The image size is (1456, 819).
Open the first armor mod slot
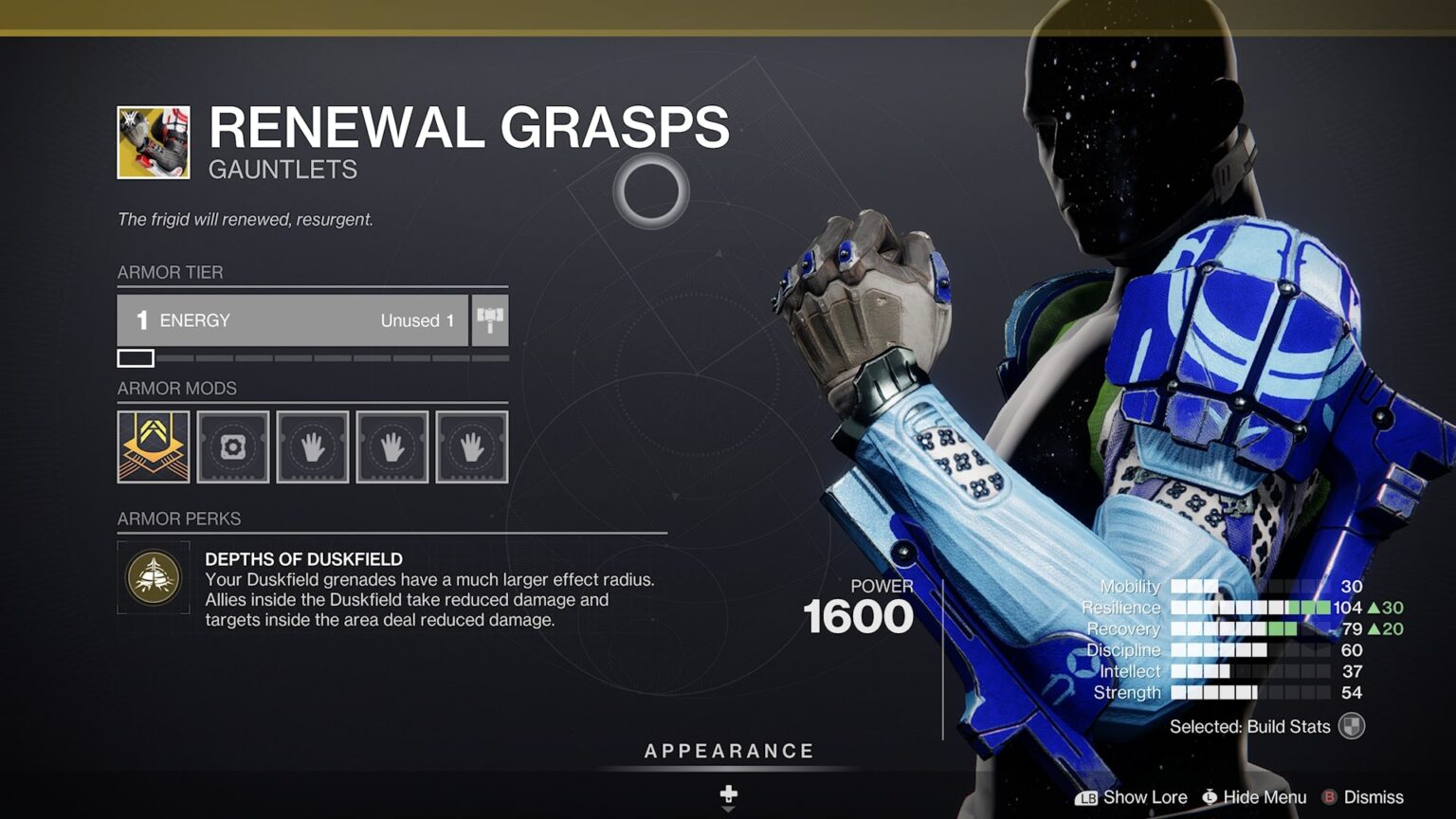pyautogui.click(x=153, y=446)
